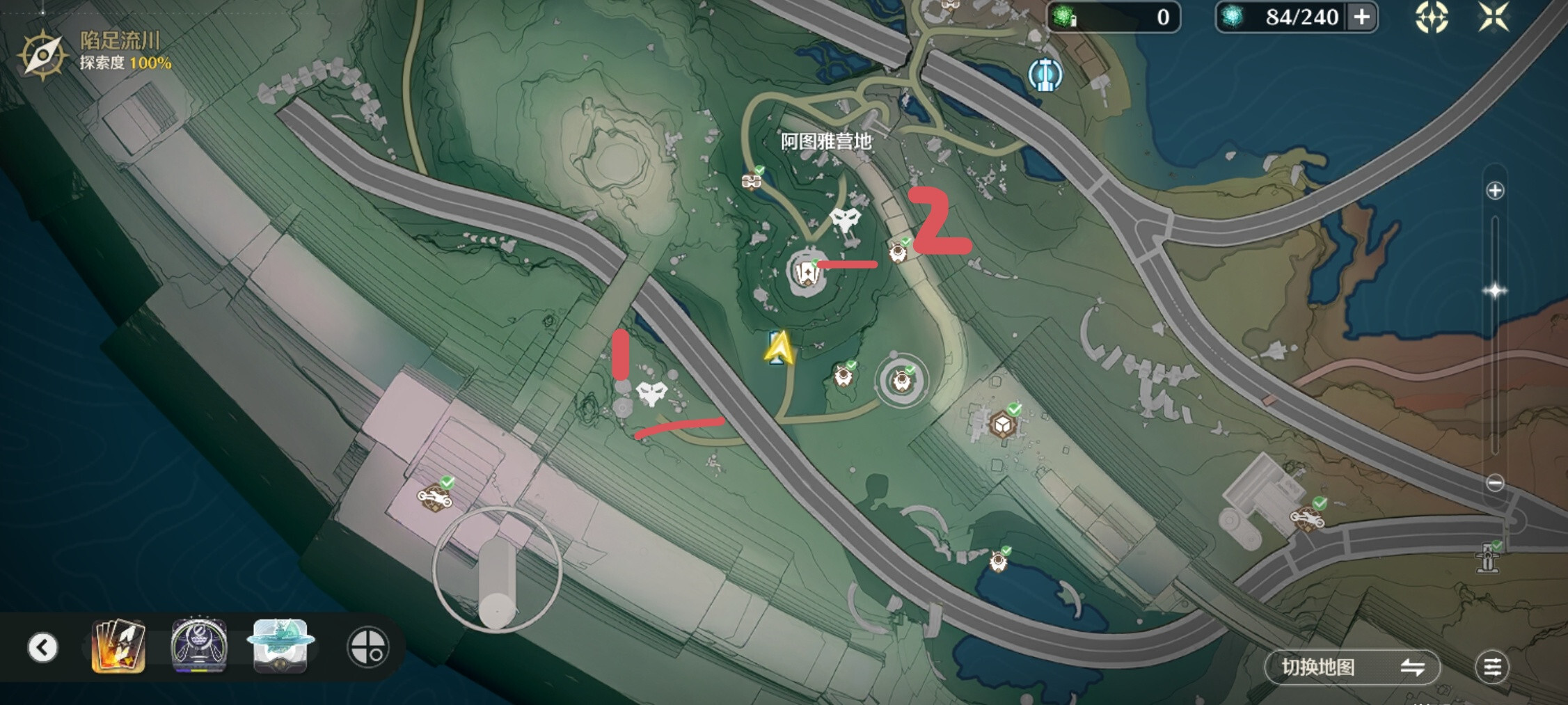The image size is (1568, 705).
Task: Select the circled marker right of player arrow
Action: tap(902, 381)
